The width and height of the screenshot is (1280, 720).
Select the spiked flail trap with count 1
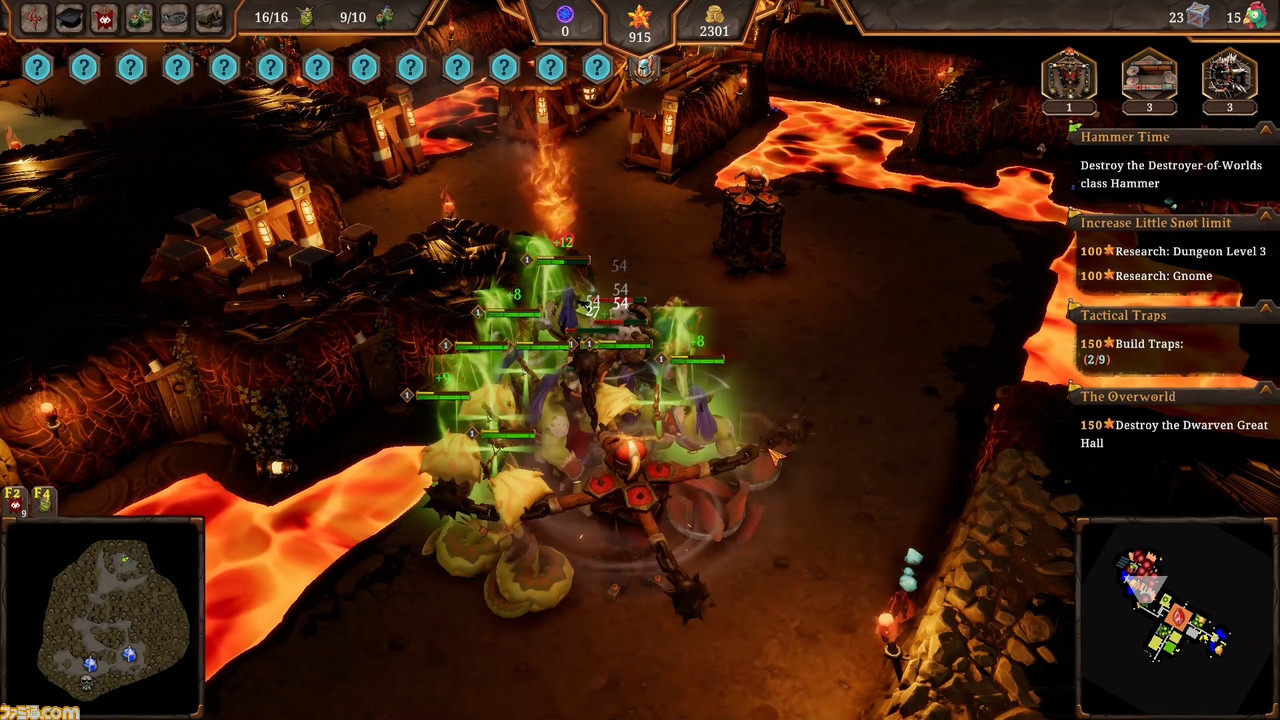pyautogui.click(x=1069, y=75)
